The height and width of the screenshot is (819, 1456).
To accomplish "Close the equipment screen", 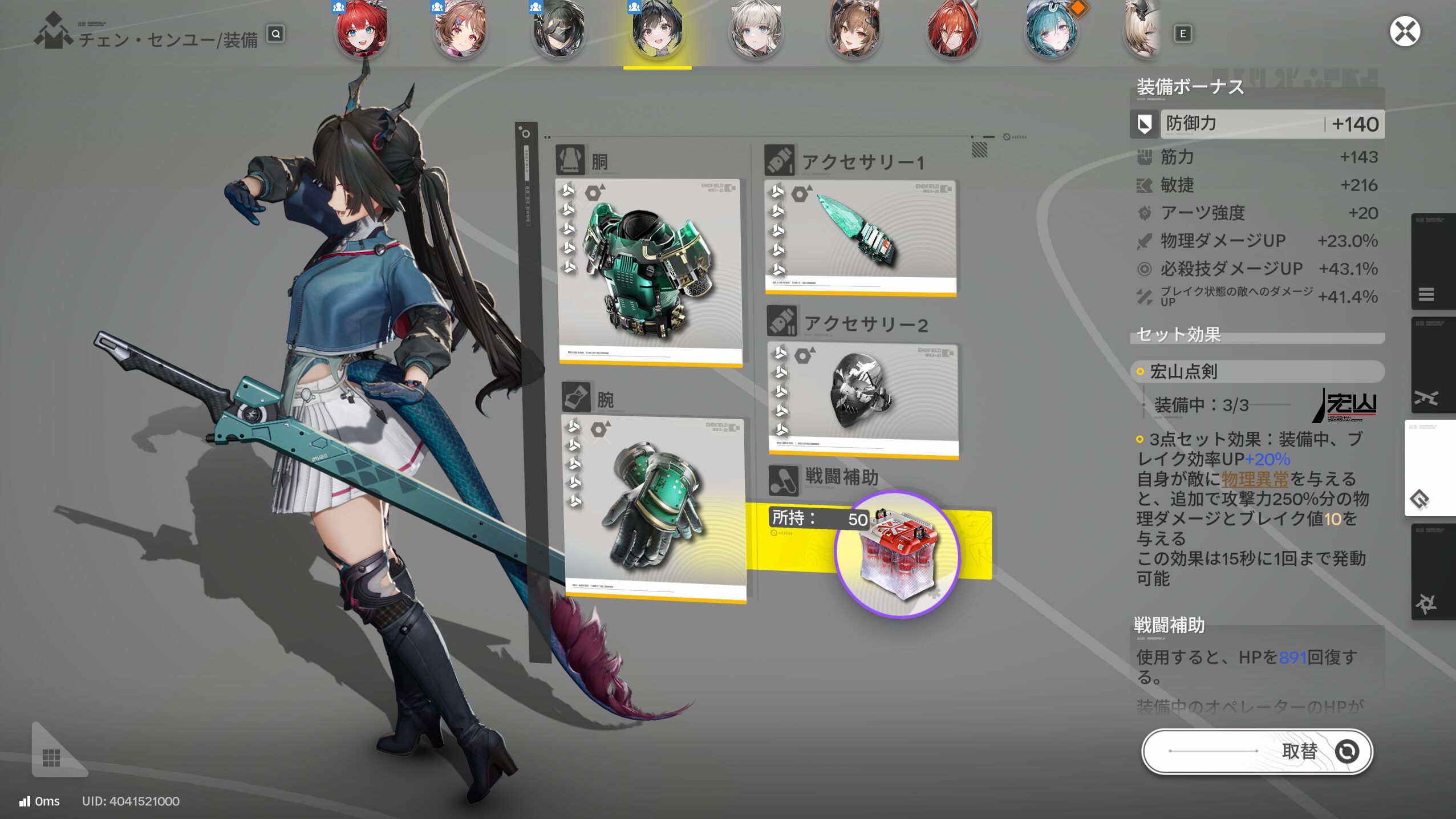I will [1404, 31].
